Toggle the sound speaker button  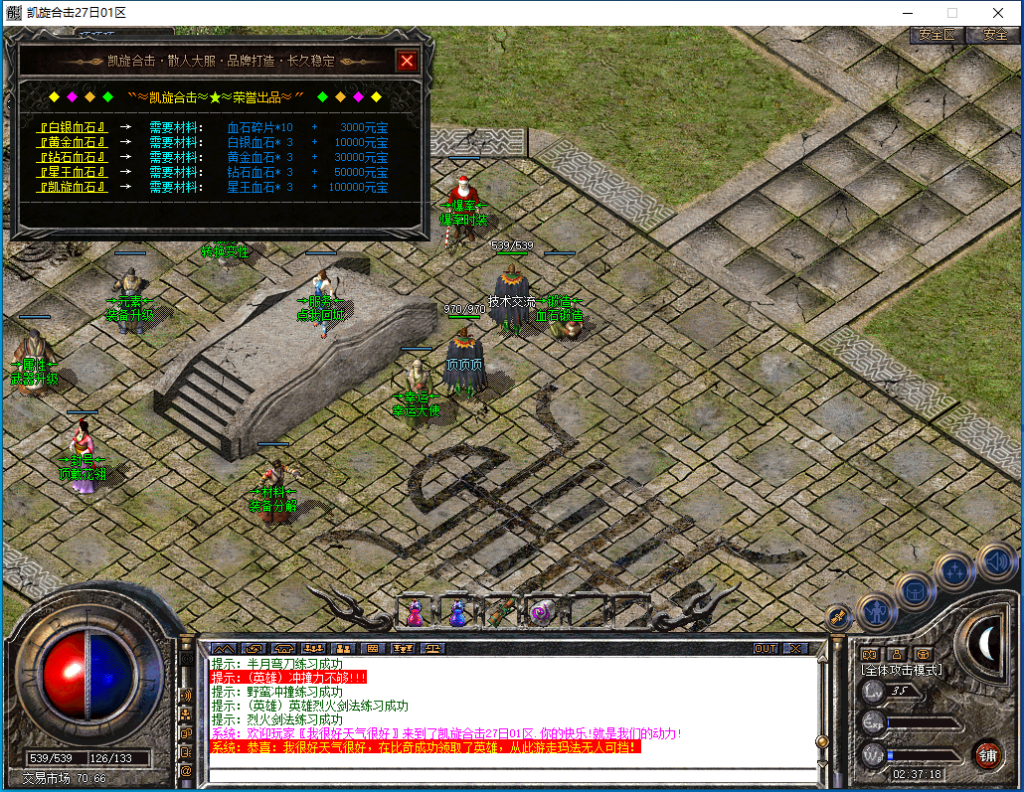(995, 561)
